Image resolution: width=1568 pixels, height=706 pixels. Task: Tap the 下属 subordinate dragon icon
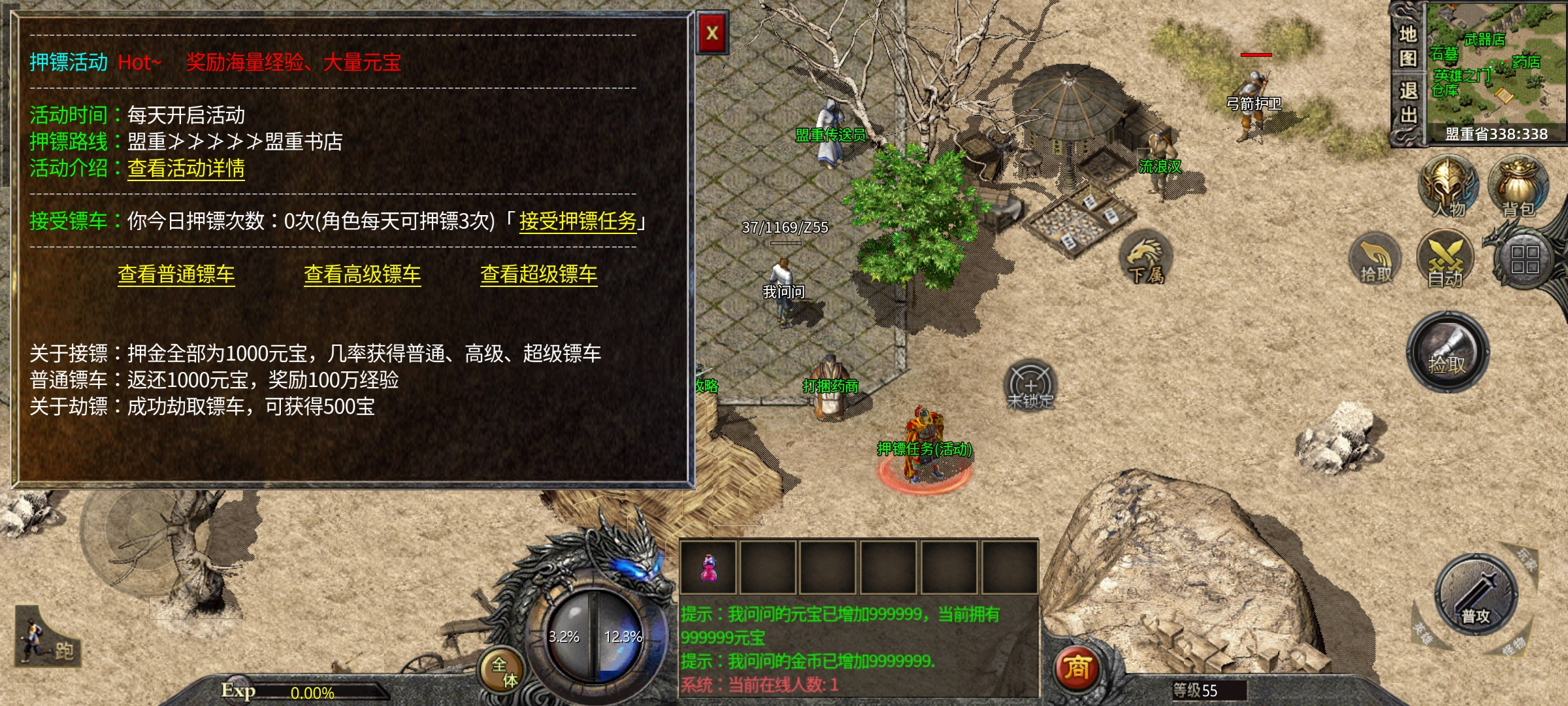[1146, 258]
